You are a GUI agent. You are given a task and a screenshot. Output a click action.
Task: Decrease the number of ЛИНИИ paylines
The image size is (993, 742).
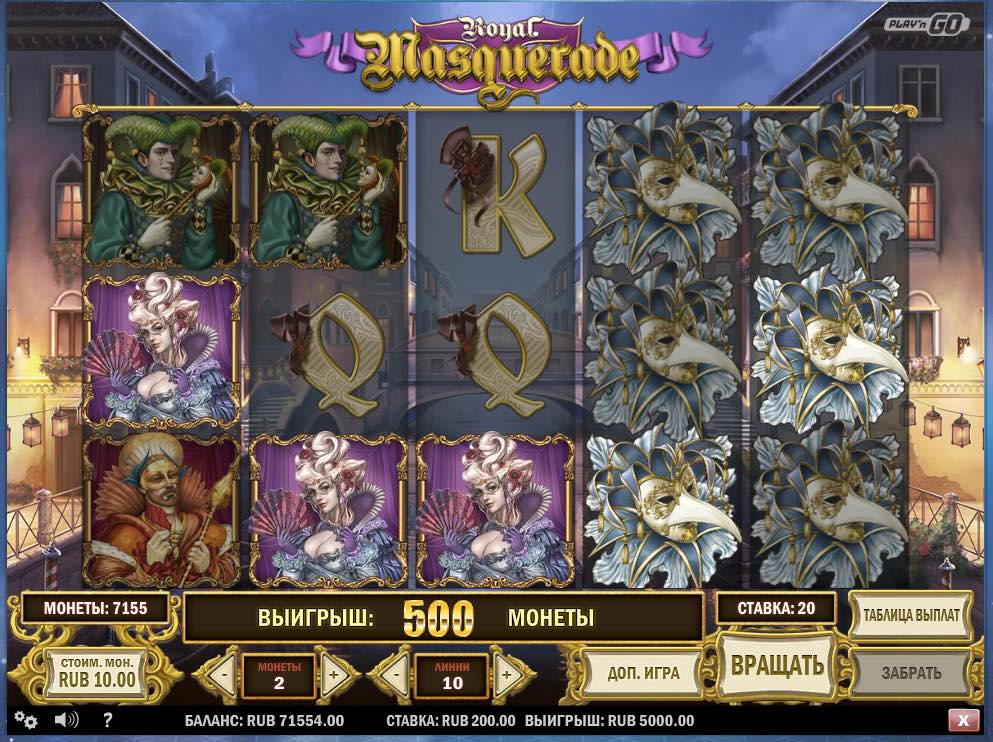pos(396,674)
